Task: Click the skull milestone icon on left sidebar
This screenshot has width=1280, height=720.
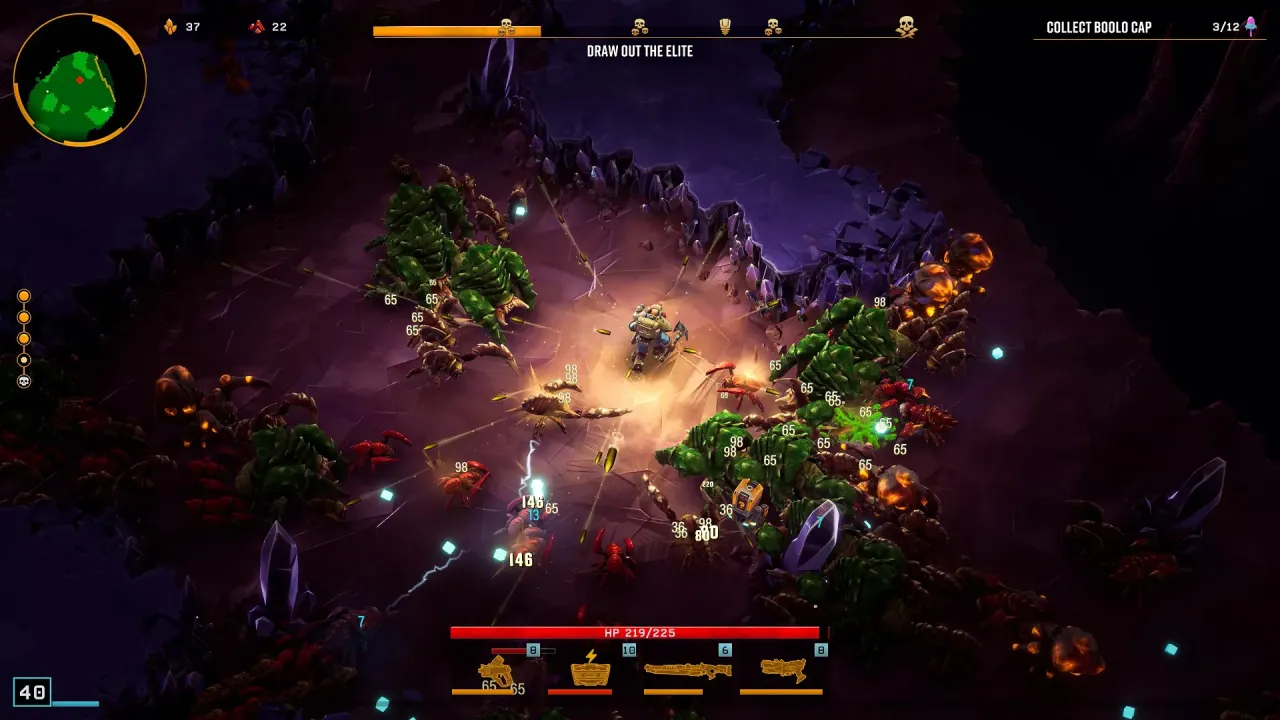Action: point(24,380)
